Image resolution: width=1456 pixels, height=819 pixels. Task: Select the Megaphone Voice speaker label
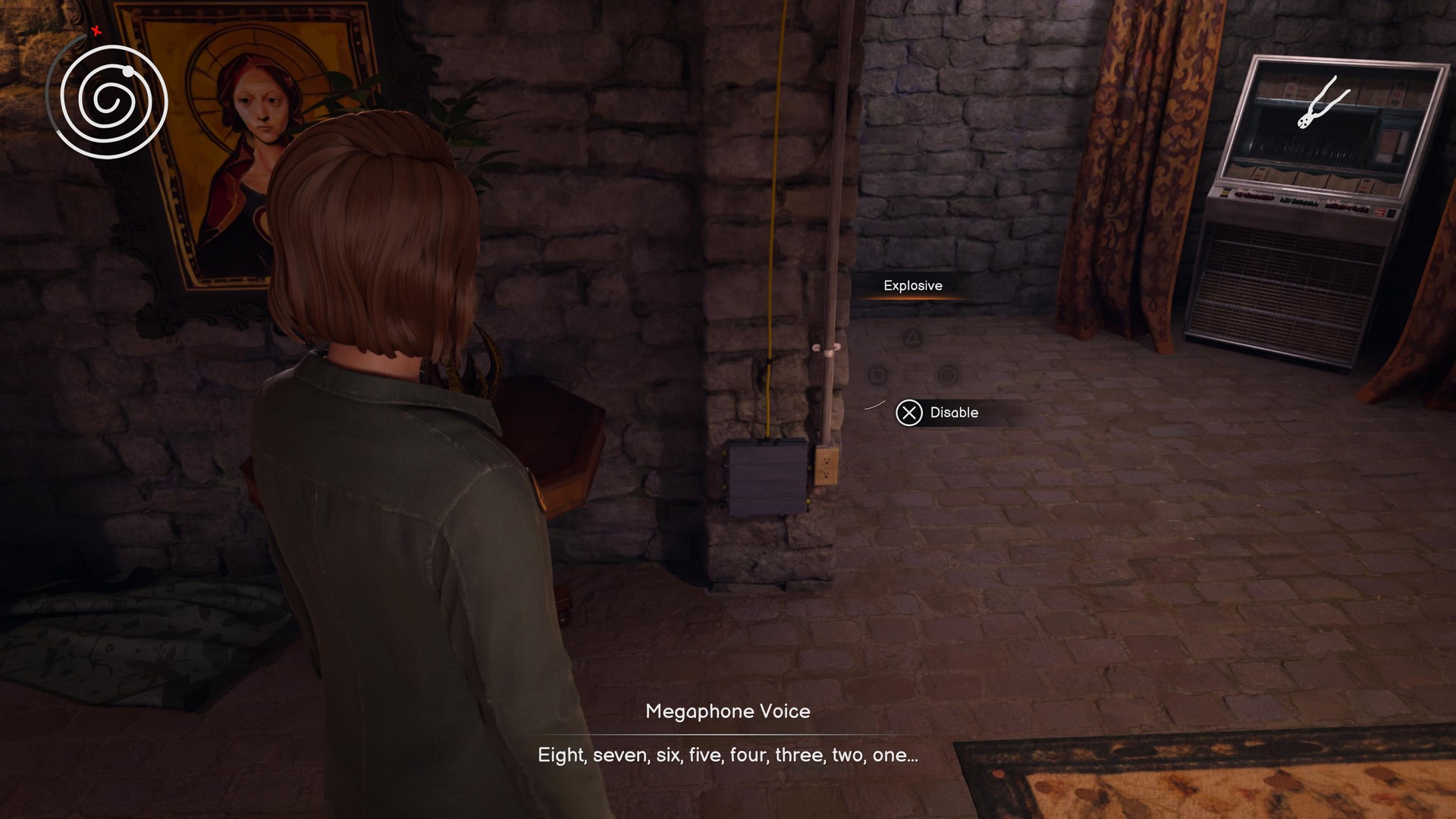click(727, 711)
